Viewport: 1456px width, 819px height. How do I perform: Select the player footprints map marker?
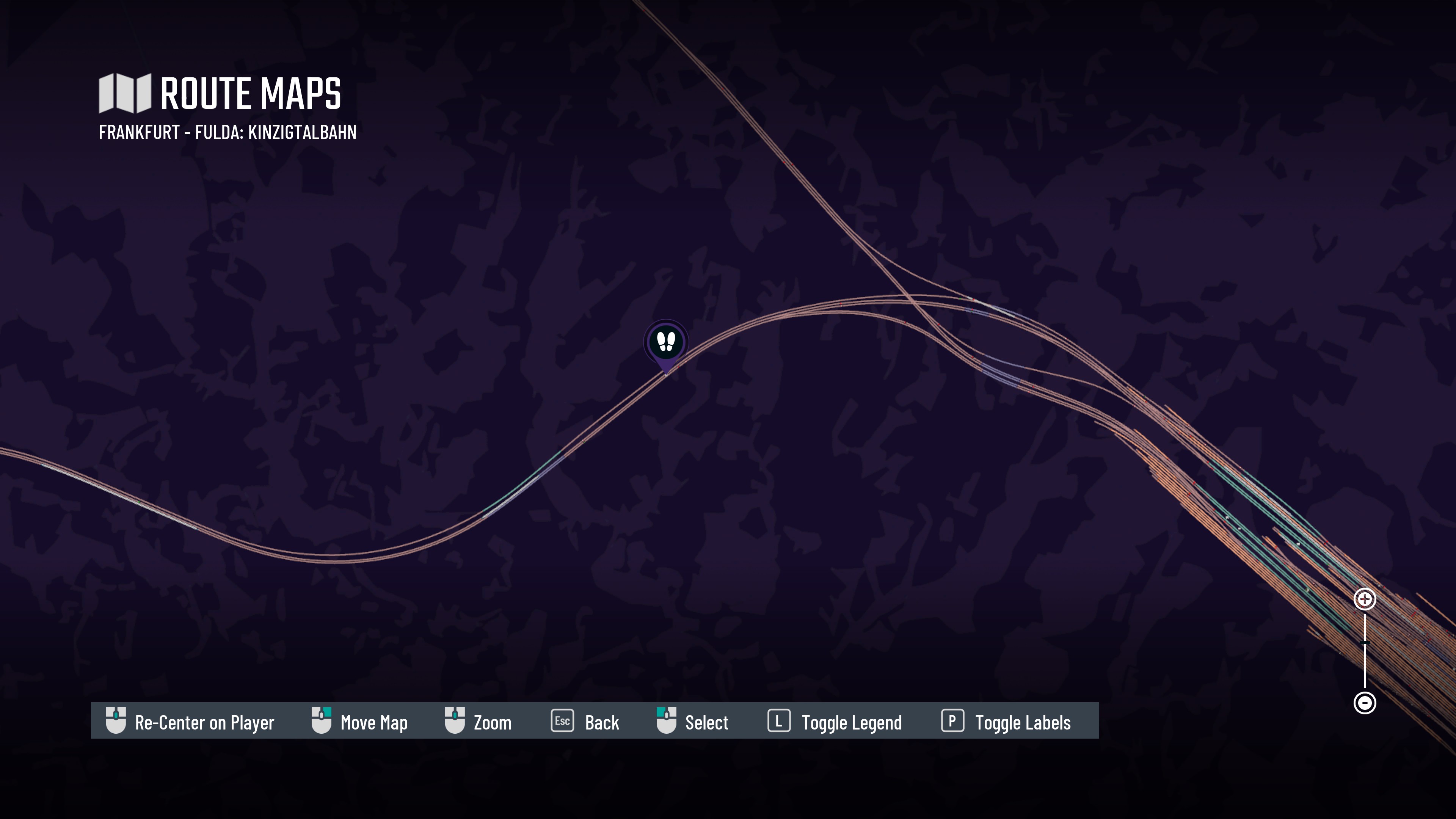click(x=666, y=342)
